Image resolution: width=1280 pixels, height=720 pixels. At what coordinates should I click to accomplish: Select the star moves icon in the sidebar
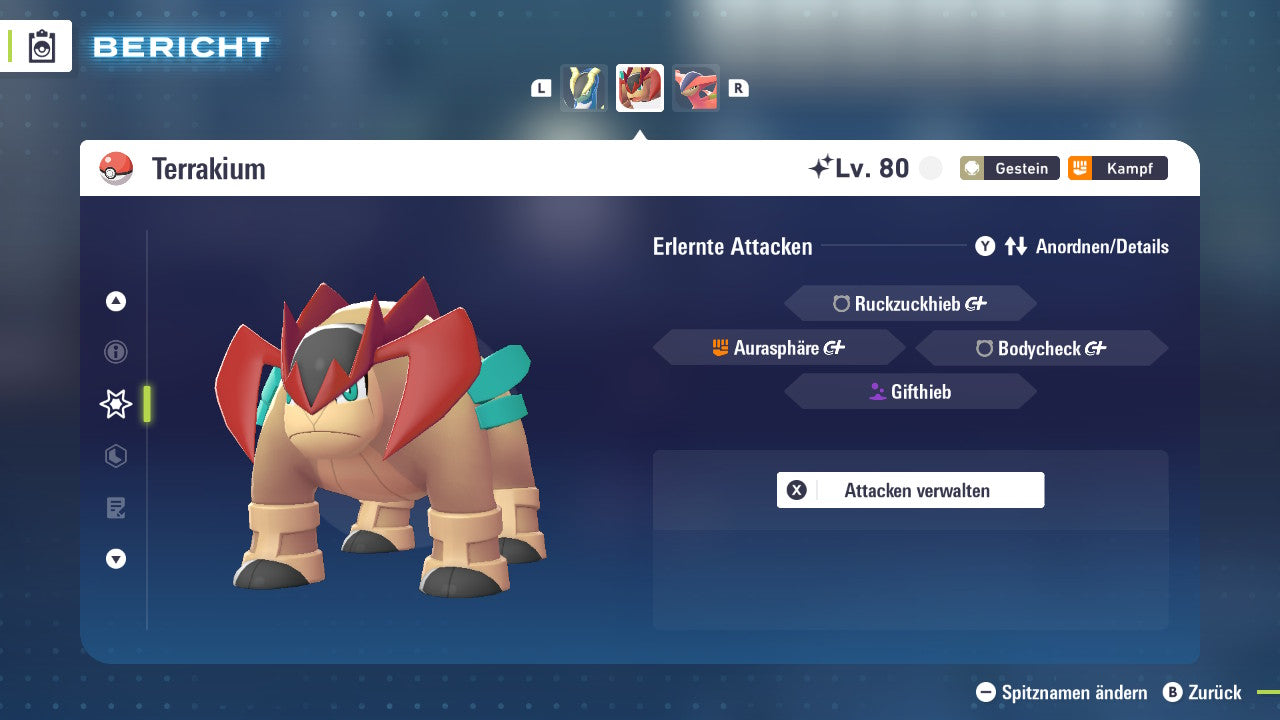pos(116,404)
